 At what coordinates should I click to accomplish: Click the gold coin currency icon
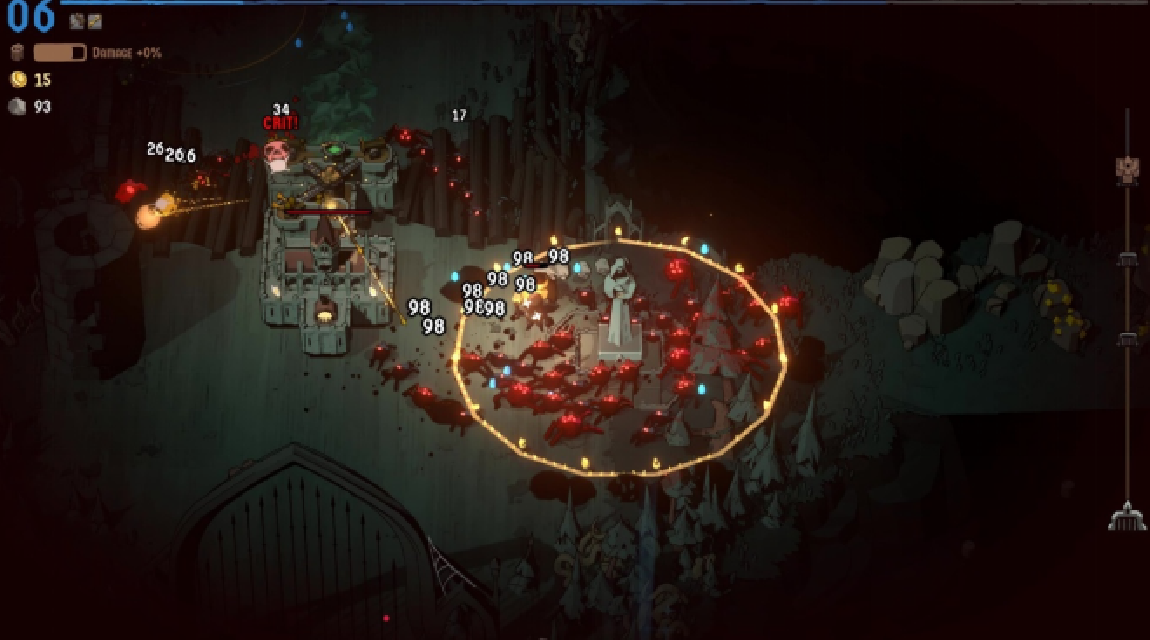(x=17, y=80)
